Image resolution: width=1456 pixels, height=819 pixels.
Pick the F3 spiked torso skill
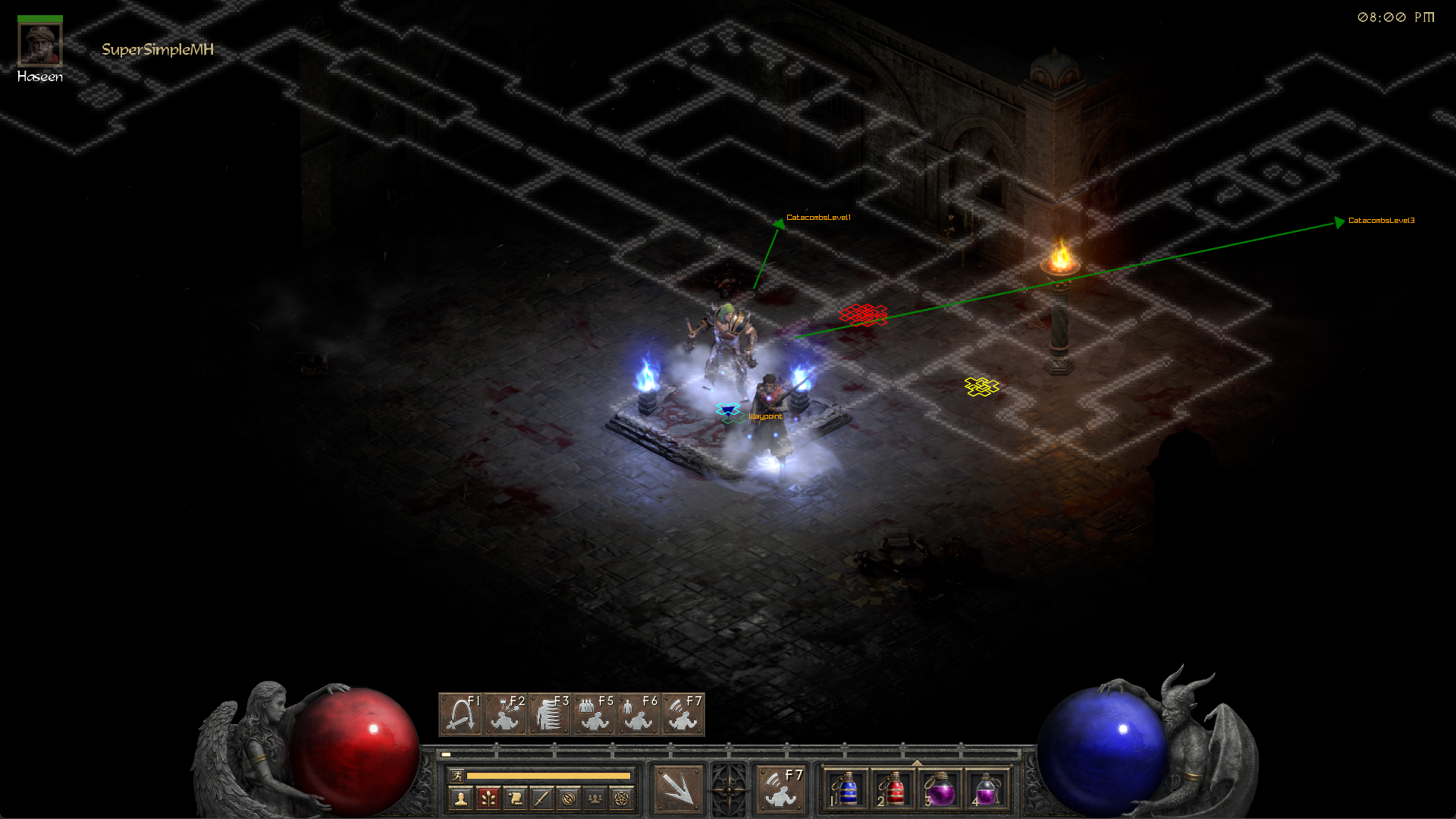coord(550,714)
